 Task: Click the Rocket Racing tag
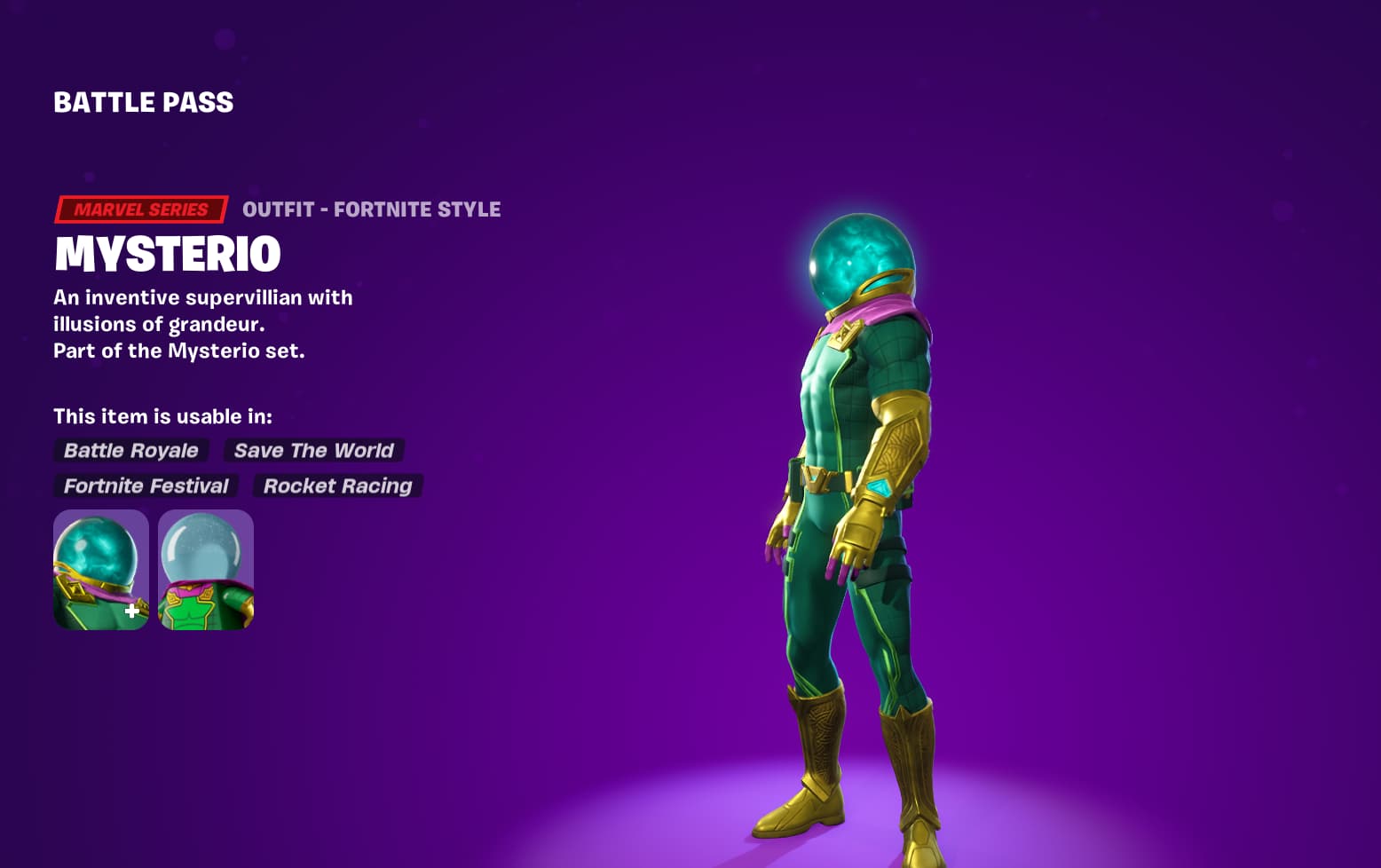[x=337, y=485]
